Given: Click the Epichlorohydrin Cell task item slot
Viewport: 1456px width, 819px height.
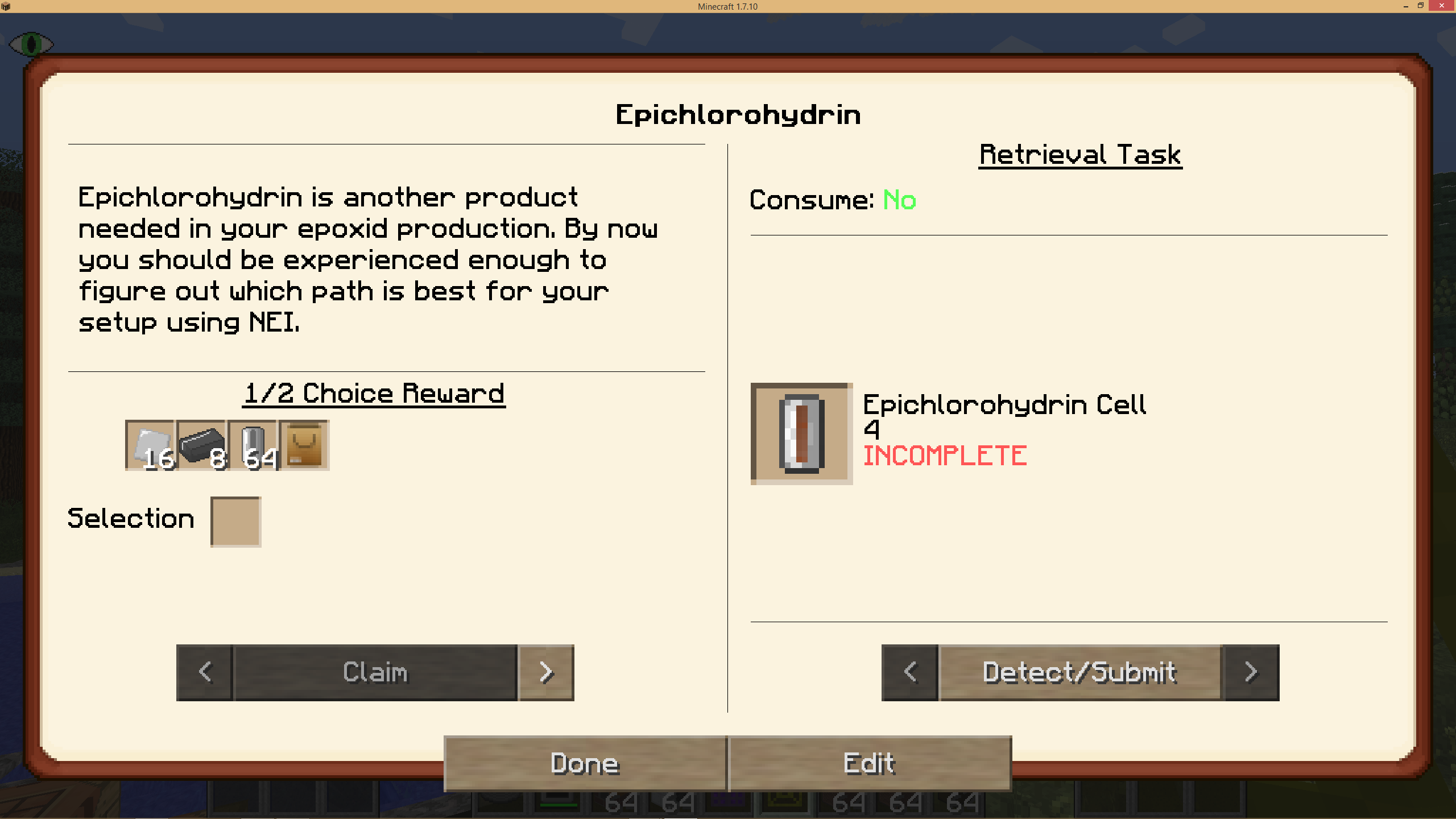Looking at the screenshot, I should pyautogui.click(x=801, y=433).
